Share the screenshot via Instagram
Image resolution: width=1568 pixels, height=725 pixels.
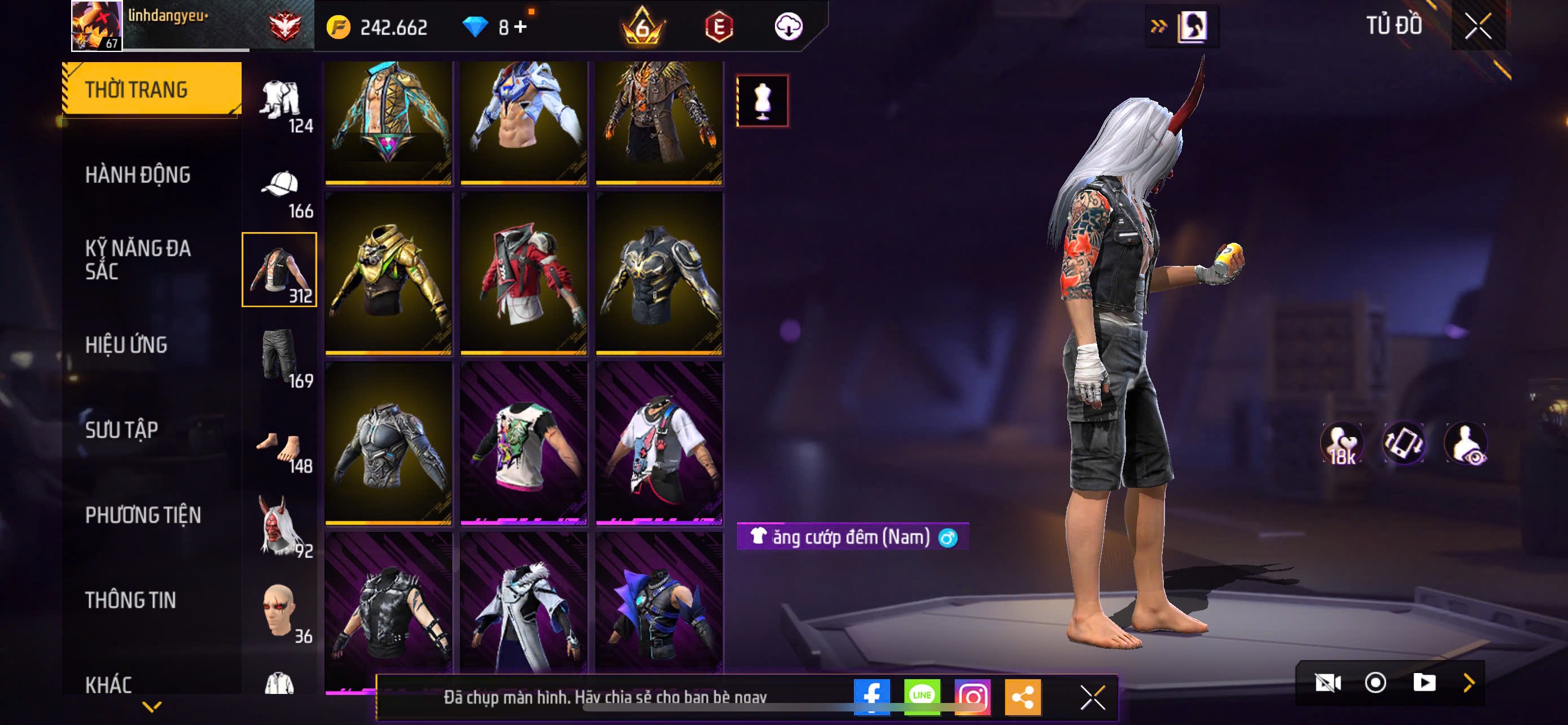coord(972,696)
